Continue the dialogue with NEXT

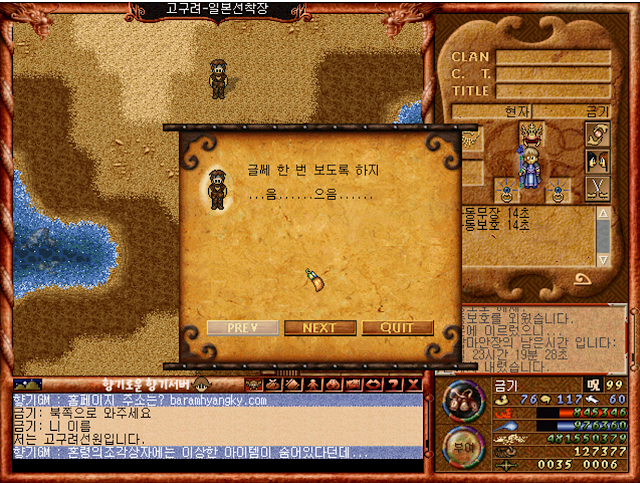[320, 328]
